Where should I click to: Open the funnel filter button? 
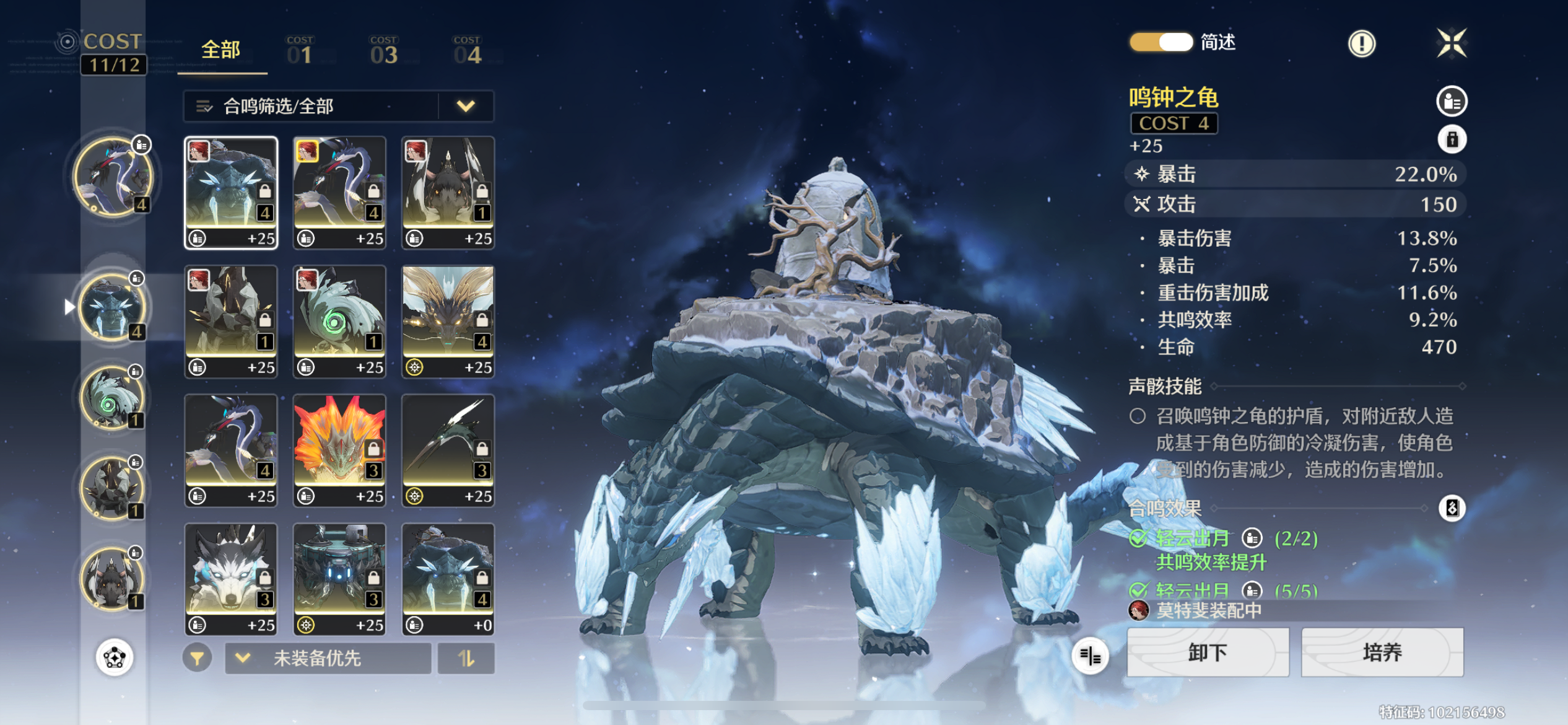coord(198,658)
